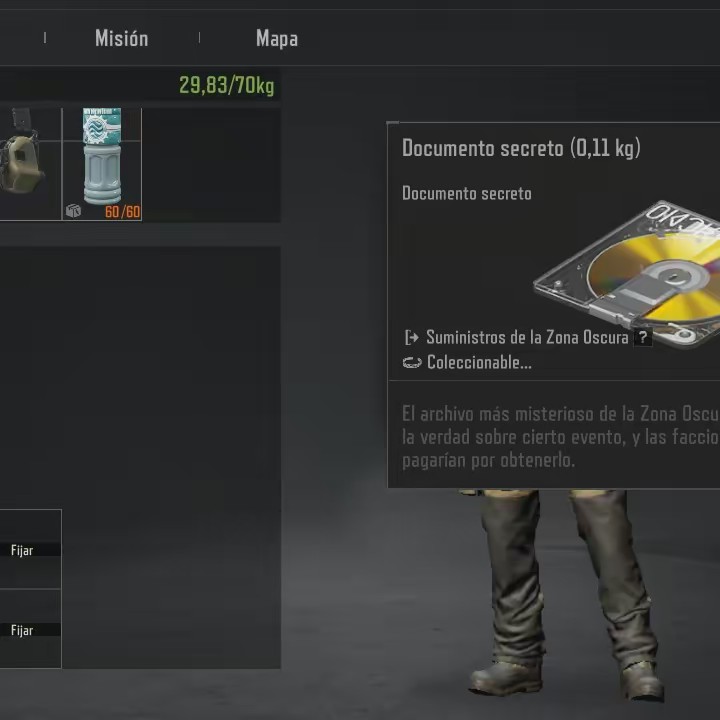Select the teal canister item with 60/60

[x=102, y=163]
